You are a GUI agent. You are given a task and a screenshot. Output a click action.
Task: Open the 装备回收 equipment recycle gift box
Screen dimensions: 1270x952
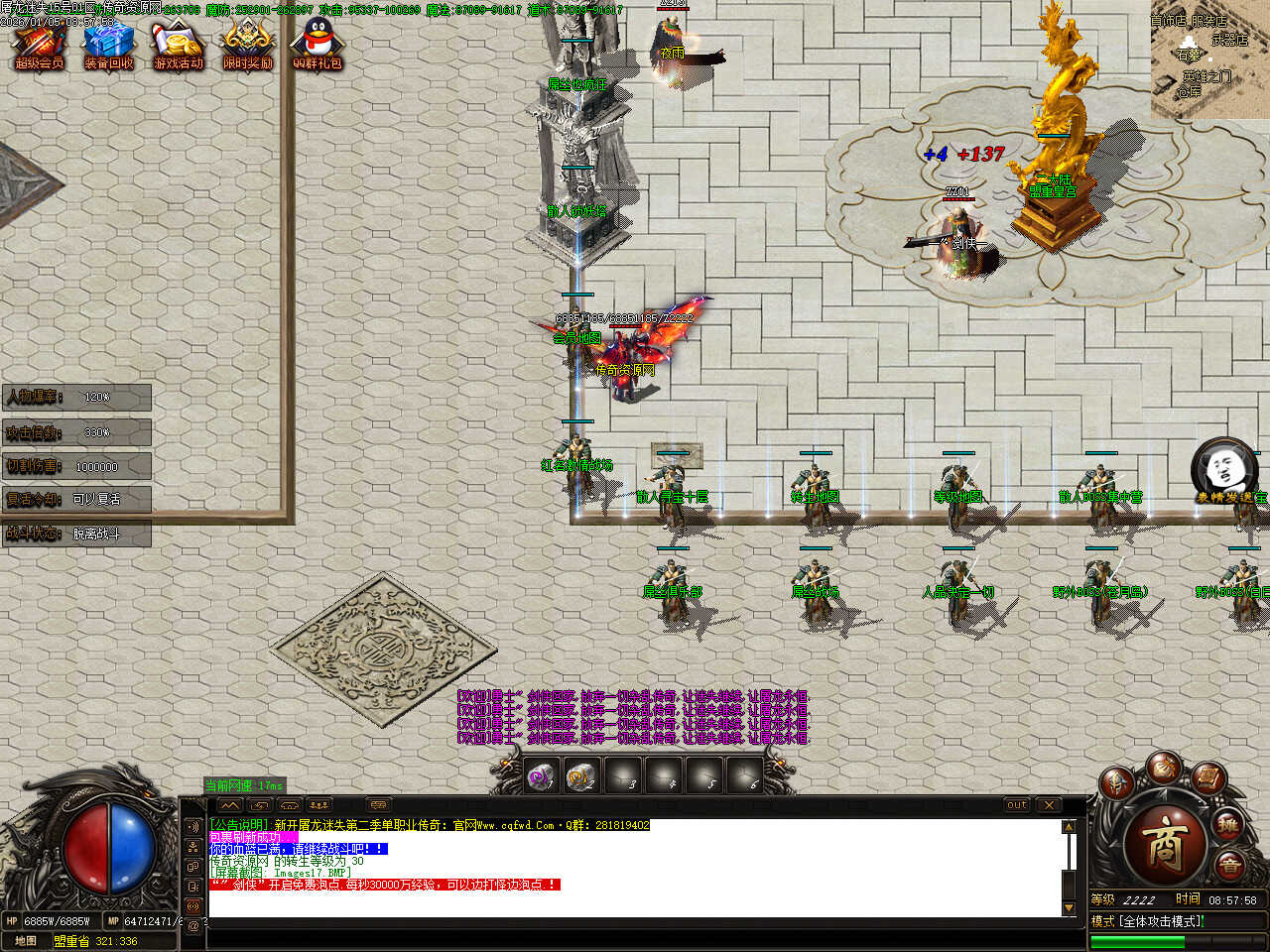pyautogui.click(x=108, y=46)
